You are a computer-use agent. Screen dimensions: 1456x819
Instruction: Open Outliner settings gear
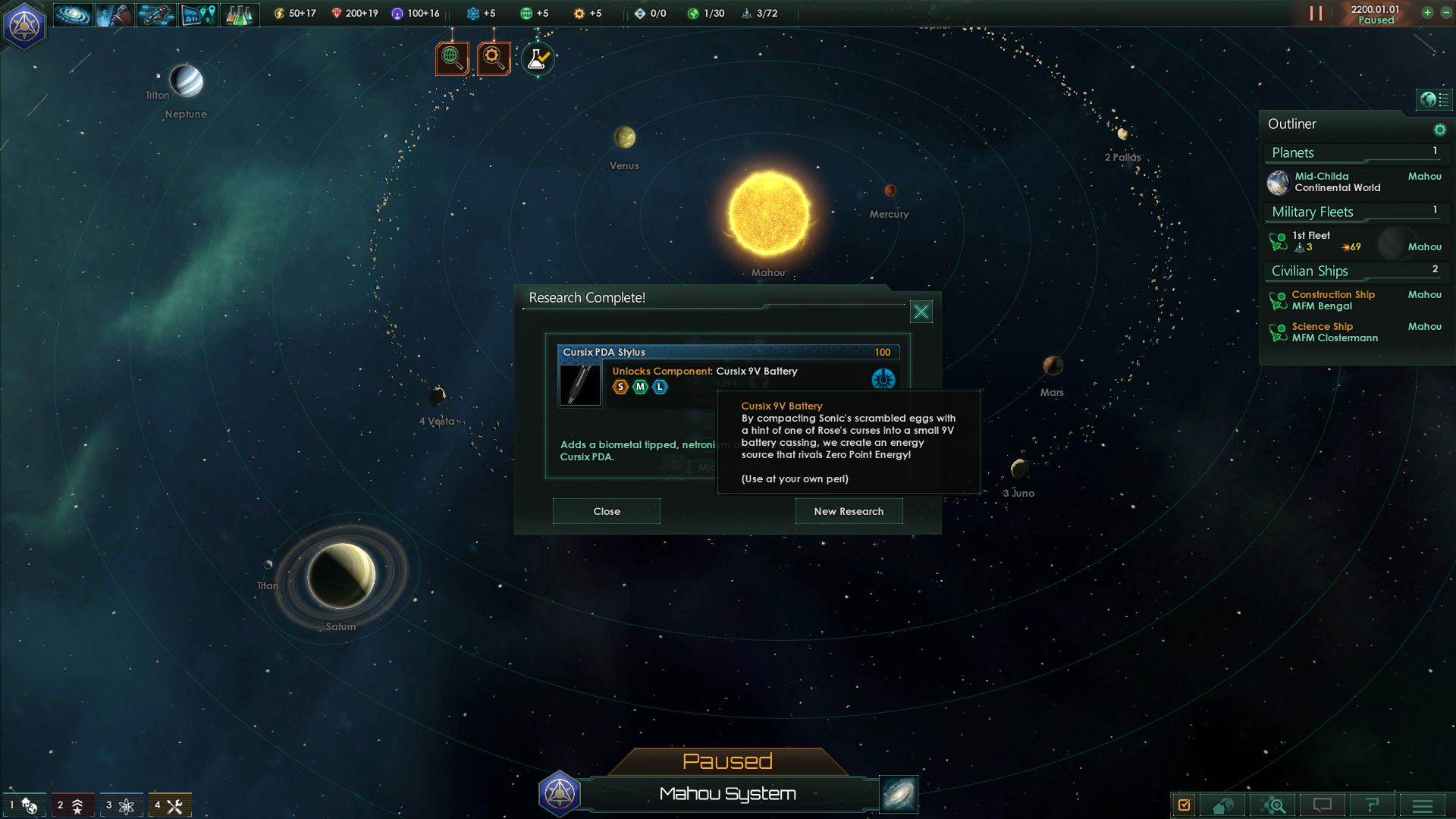coord(1439,130)
